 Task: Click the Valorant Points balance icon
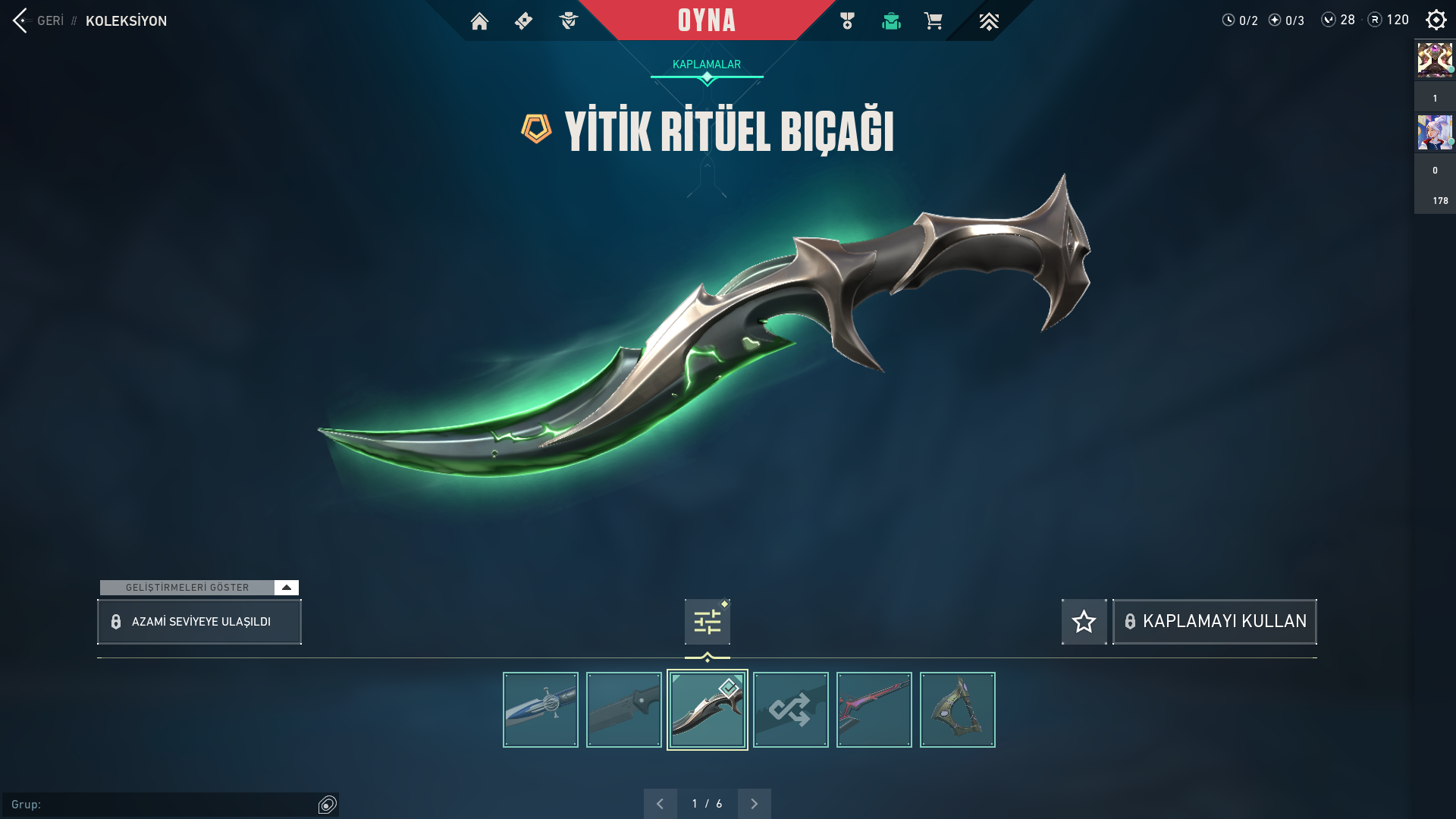coord(1328,20)
